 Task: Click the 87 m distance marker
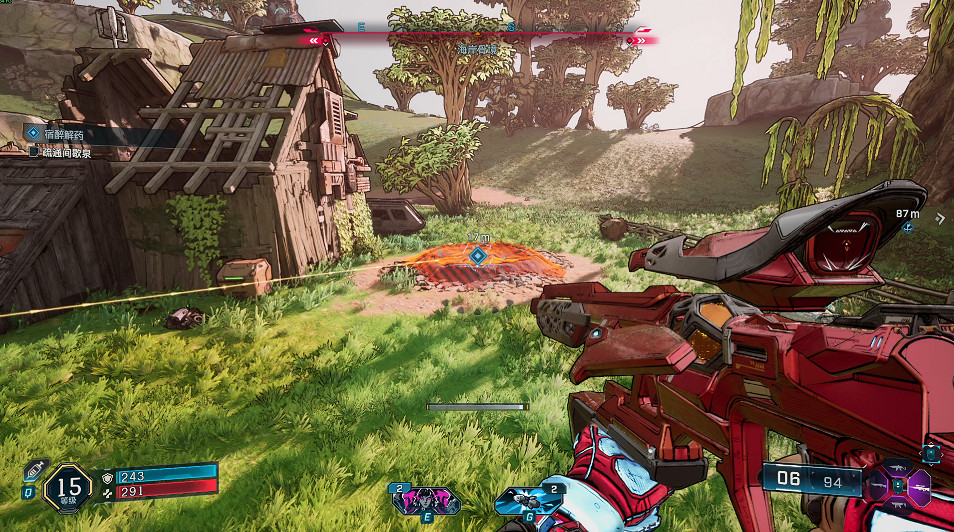point(908,214)
